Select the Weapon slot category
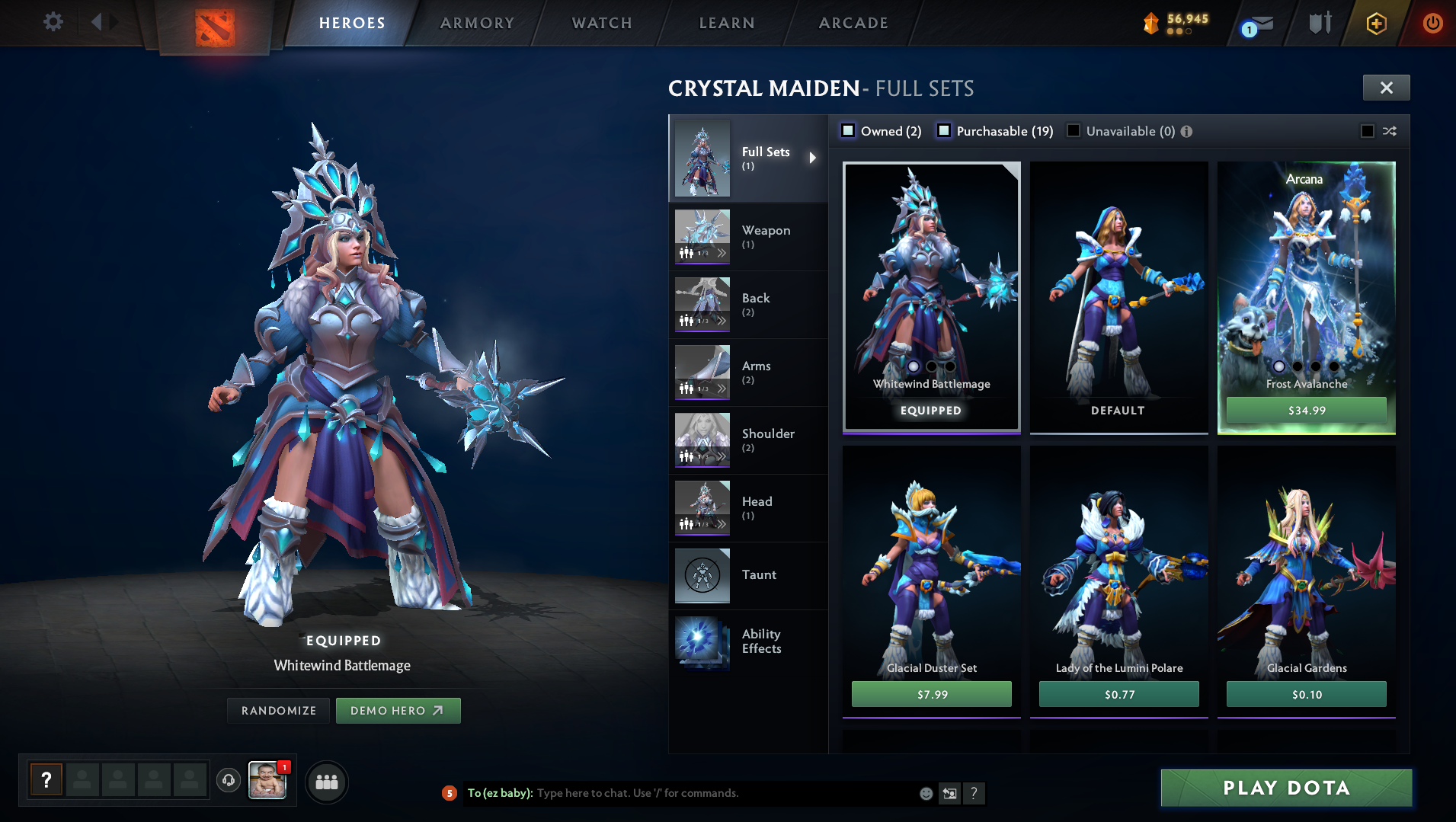The height and width of the screenshot is (822, 1456). [x=747, y=236]
